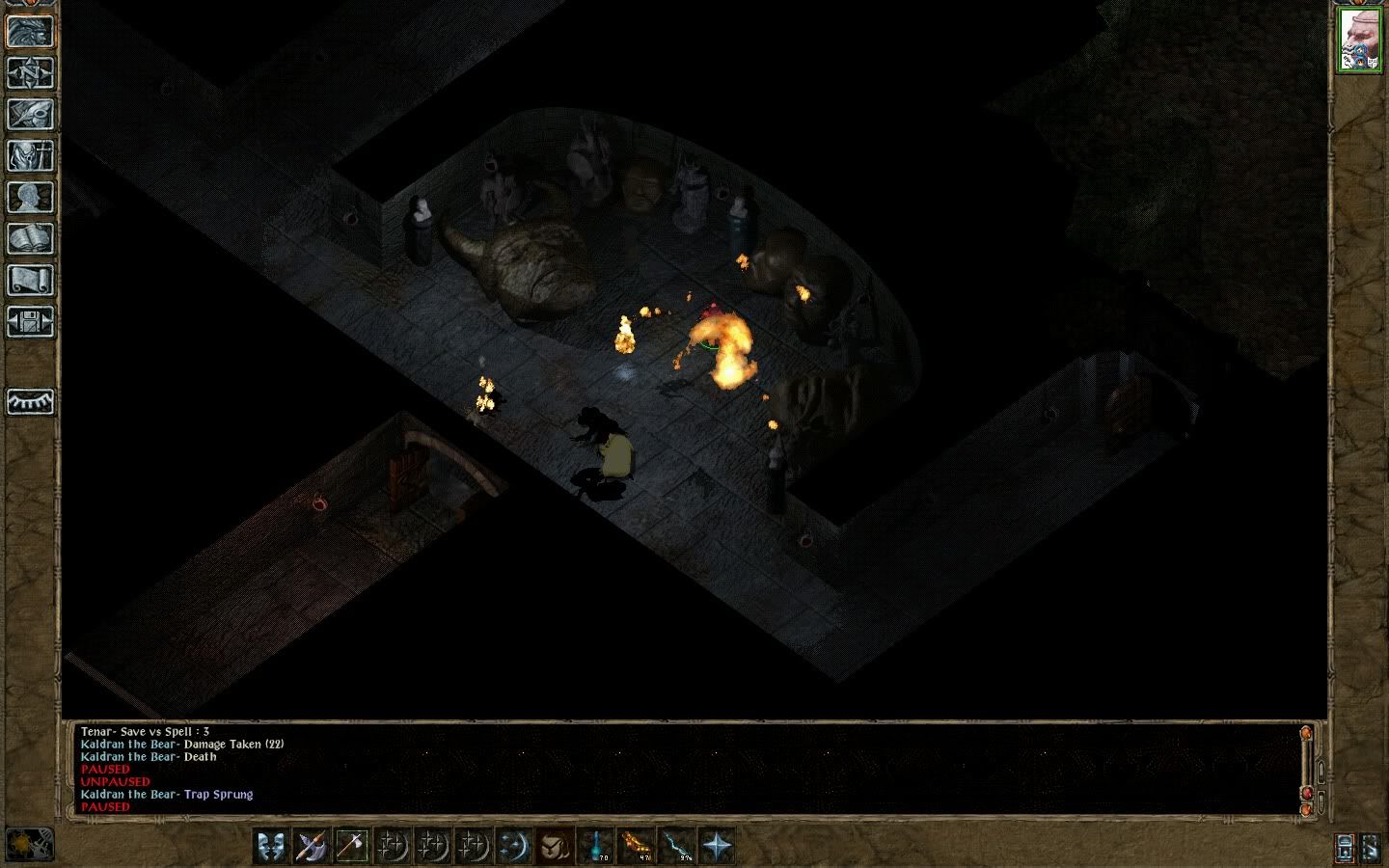Return to the game world view button
1389x868 pixels.
[x=31, y=31]
